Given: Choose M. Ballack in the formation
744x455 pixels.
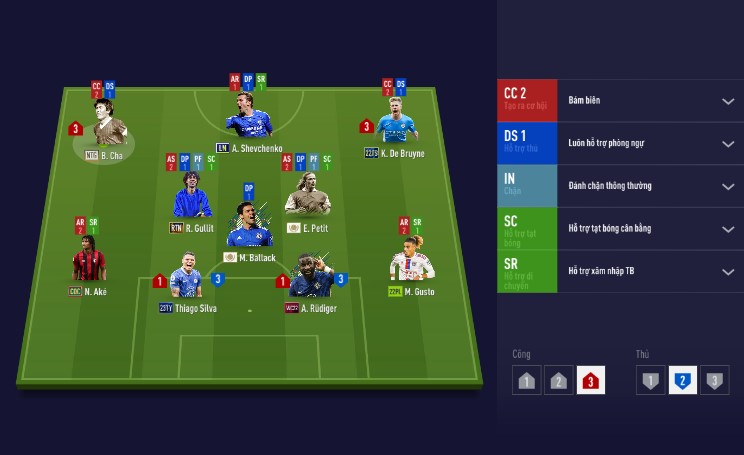Looking at the screenshot, I should tap(248, 227).
